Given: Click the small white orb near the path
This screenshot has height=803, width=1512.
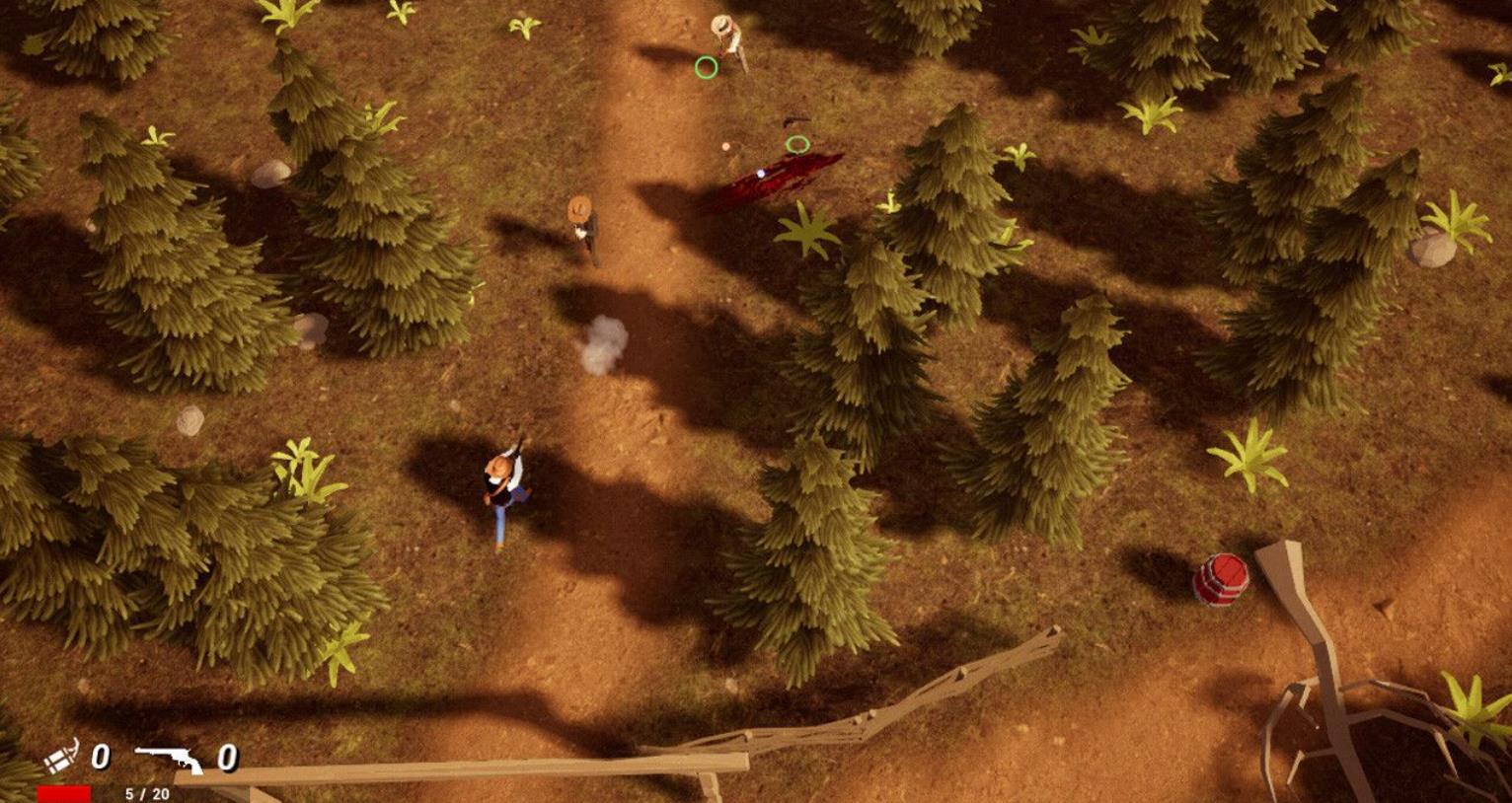Looking at the screenshot, I should tap(726, 146).
